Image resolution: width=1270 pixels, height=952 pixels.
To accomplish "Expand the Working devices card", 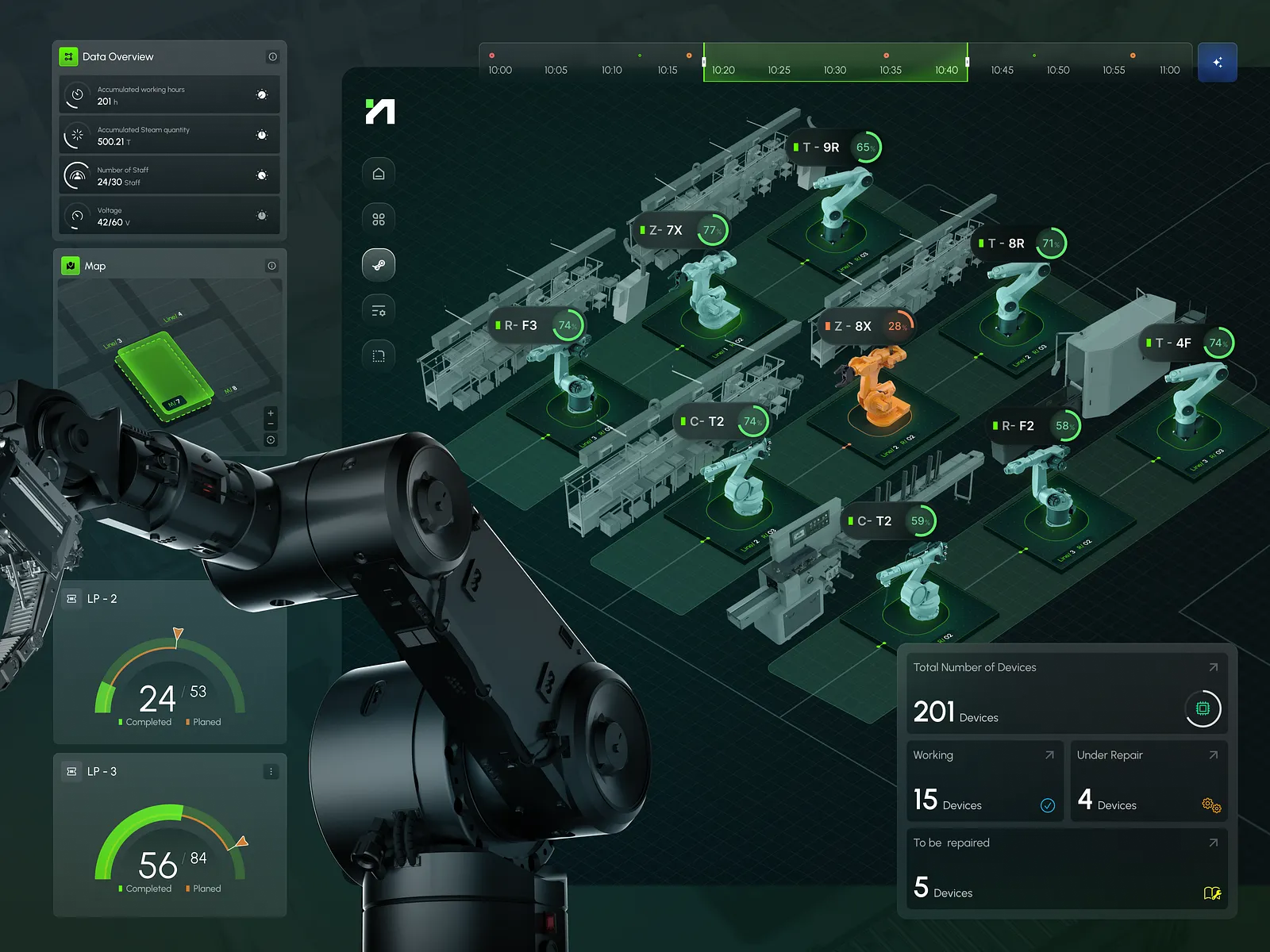I will pyautogui.click(x=1049, y=755).
